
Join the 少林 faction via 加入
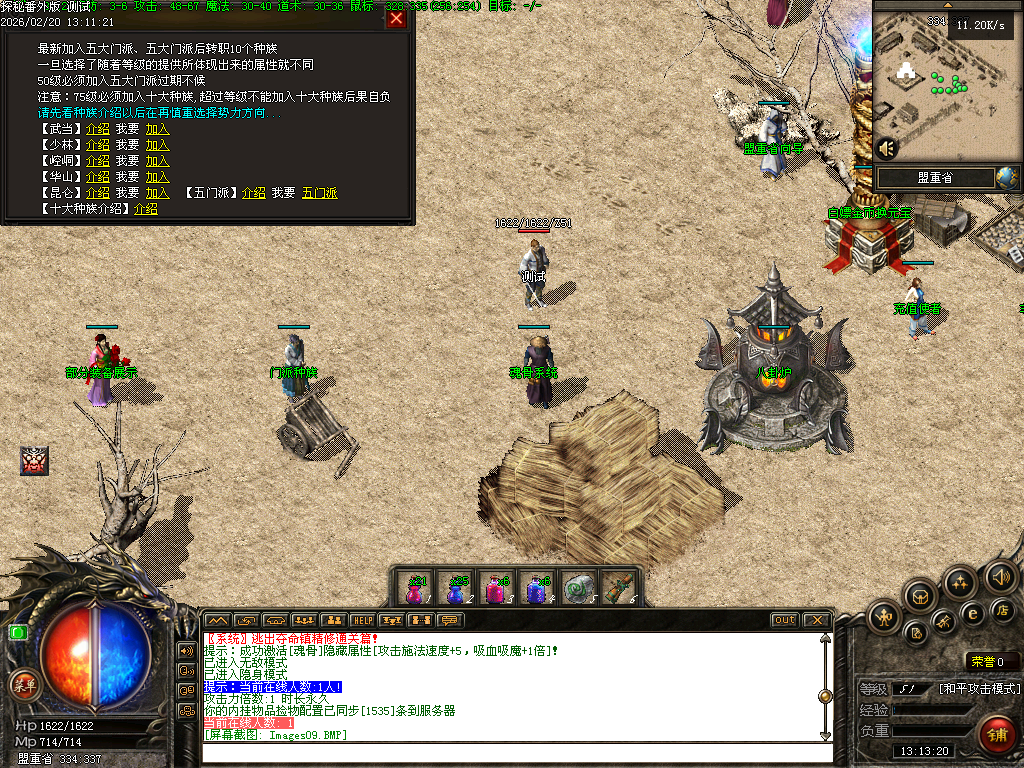[157, 145]
